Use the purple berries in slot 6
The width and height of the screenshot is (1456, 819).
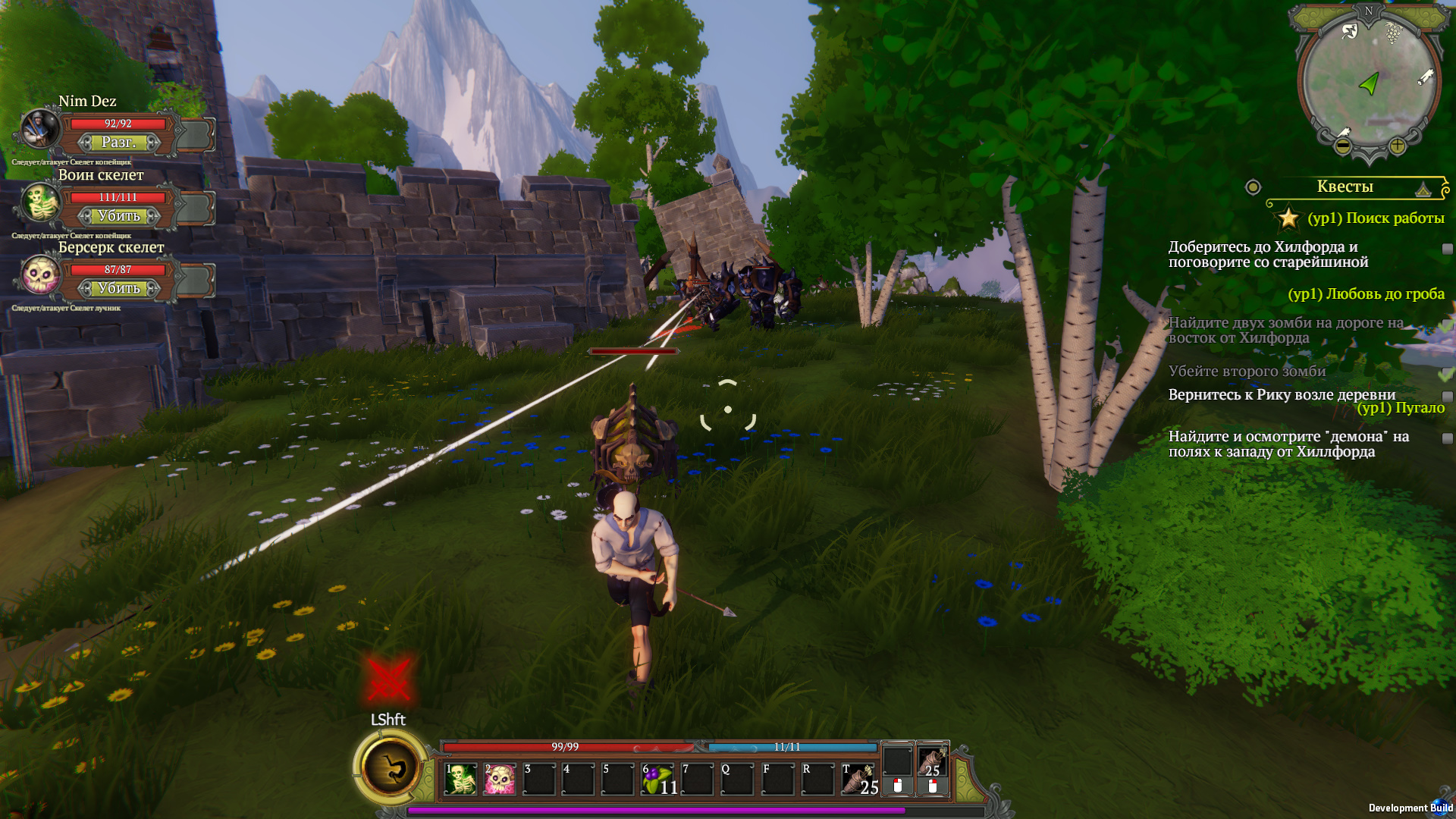[657, 779]
